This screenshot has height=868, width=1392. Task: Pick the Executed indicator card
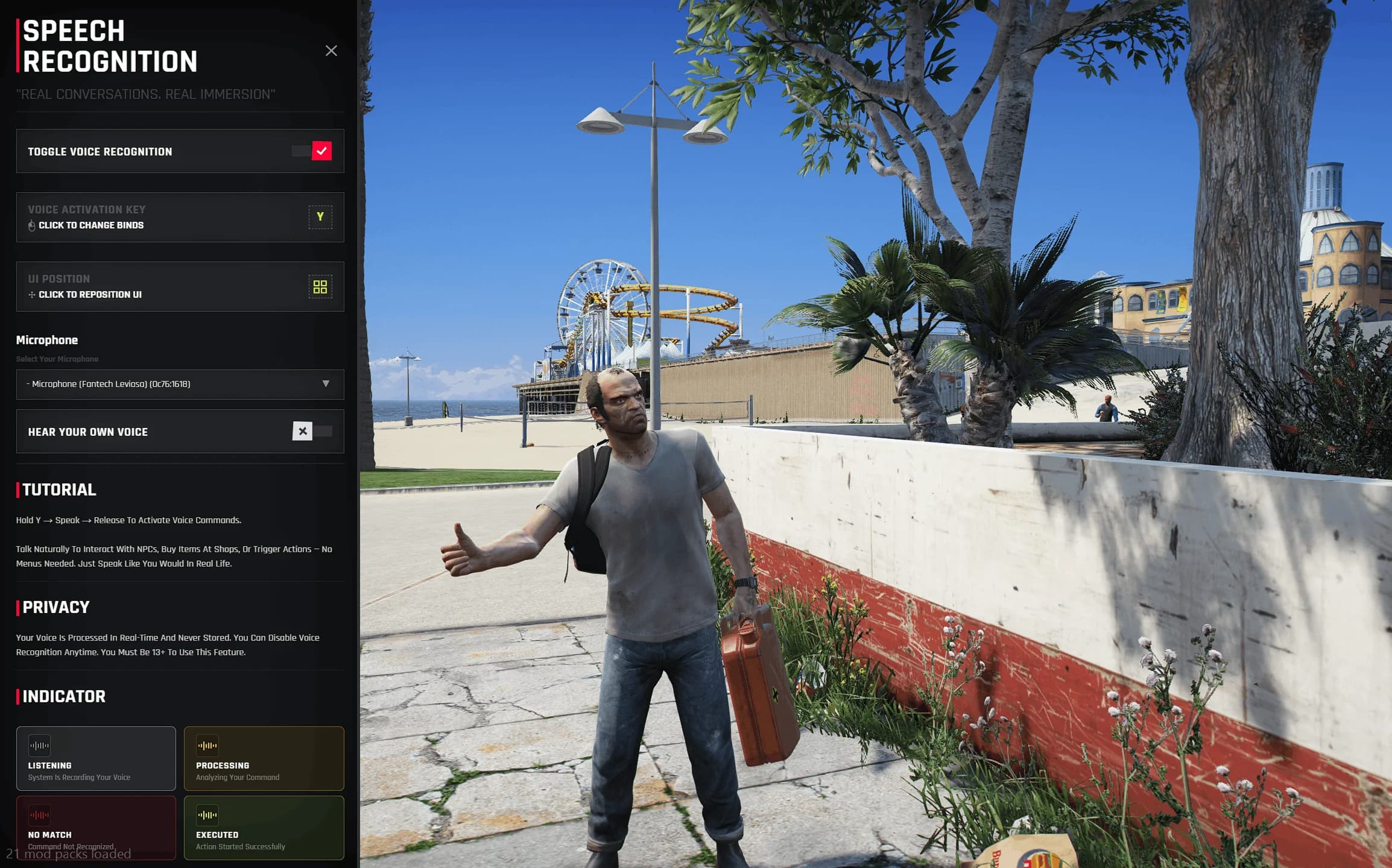[264, 827]
